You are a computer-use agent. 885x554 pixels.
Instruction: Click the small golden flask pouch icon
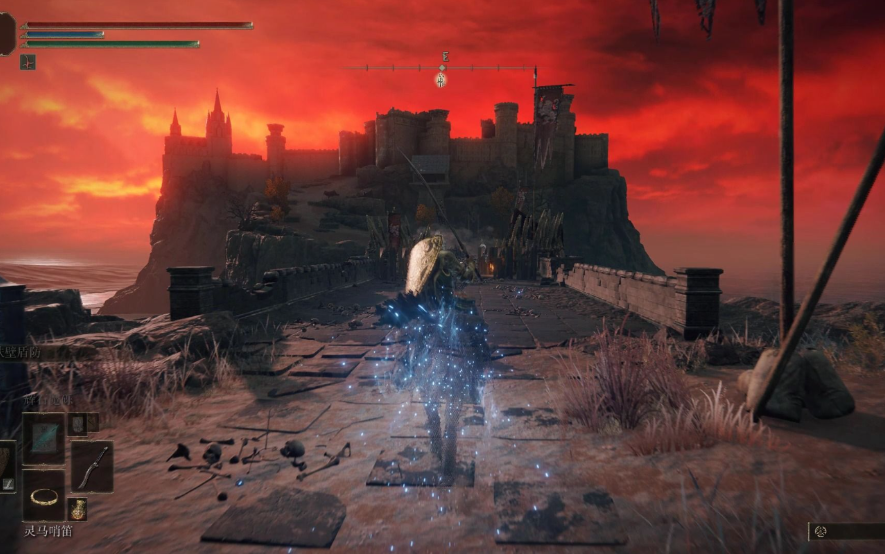click(78, 509)
